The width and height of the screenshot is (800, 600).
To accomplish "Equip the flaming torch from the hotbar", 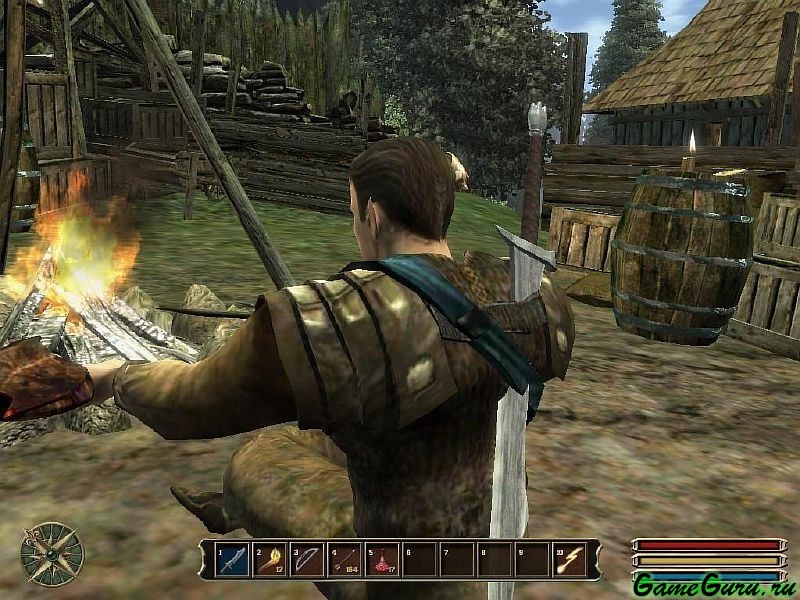I will point(270,560).
